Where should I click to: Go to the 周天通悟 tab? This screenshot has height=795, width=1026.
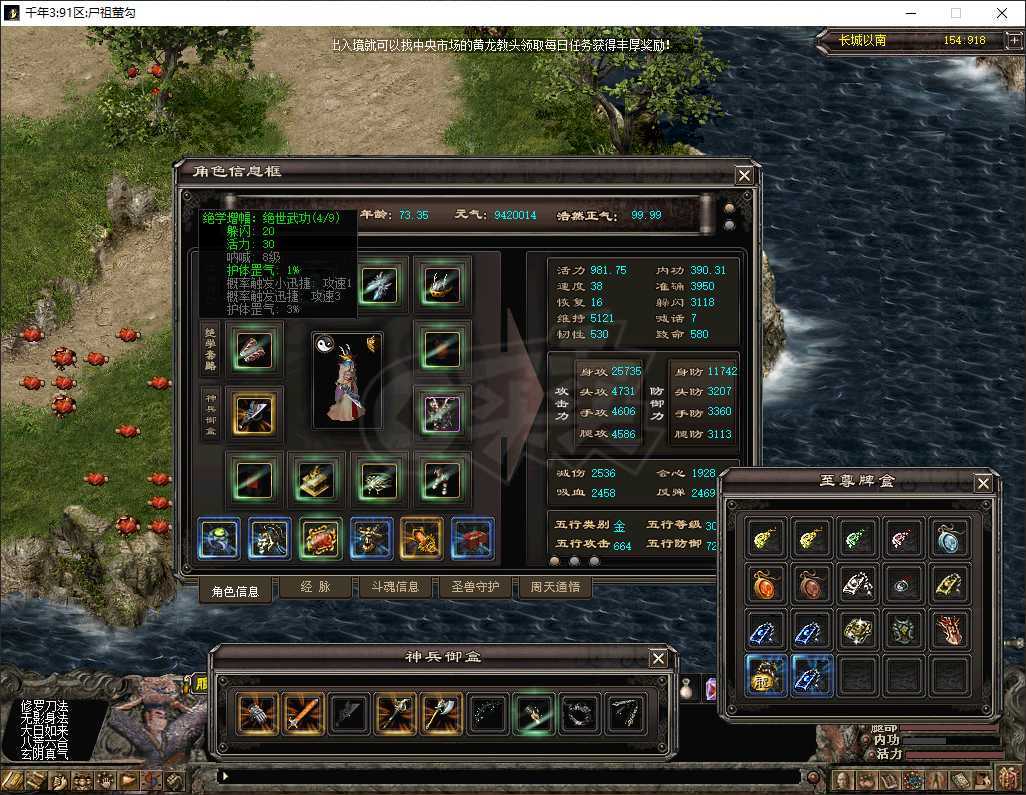point(554,588)
